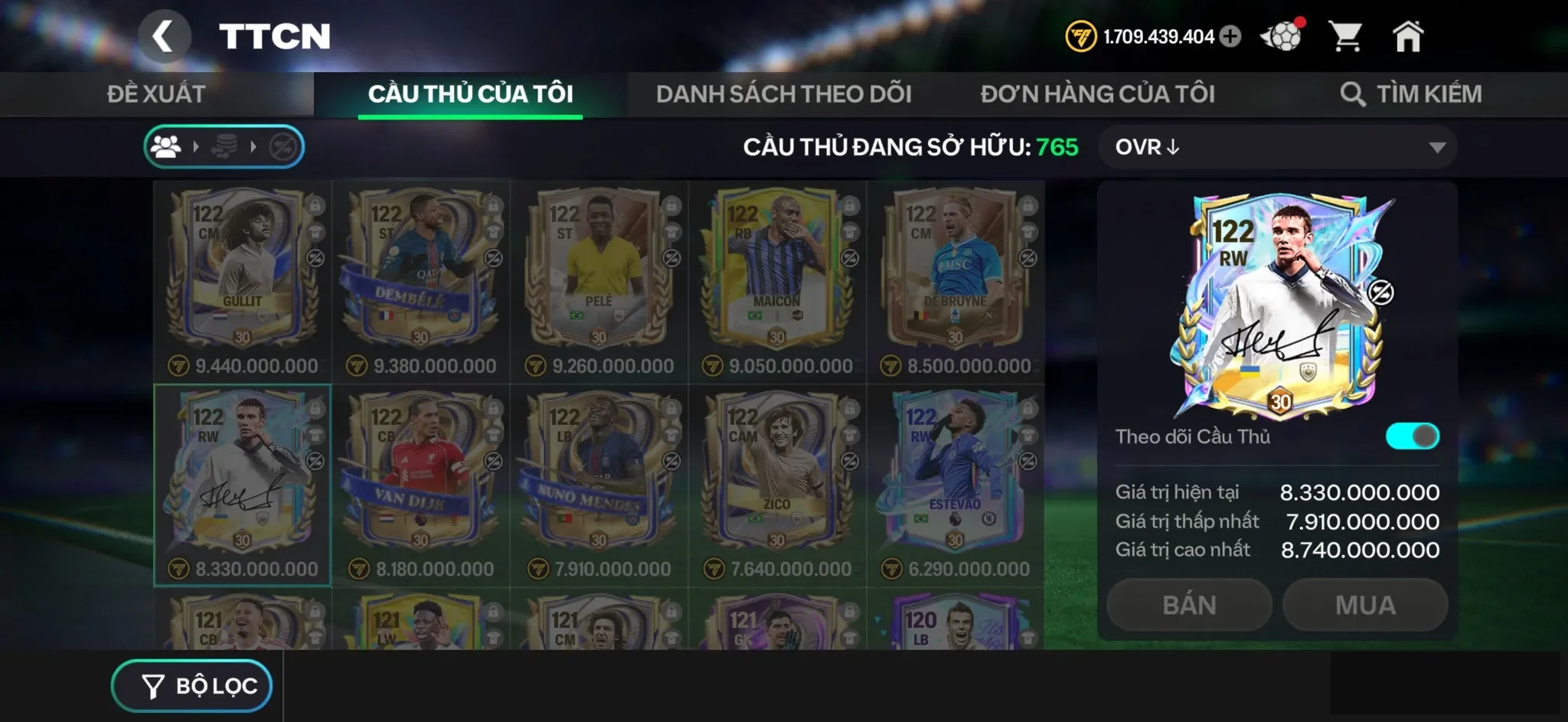Tap the arrow after the players filter icon
Screen dimensions: 1568x722
click(197, 146)
